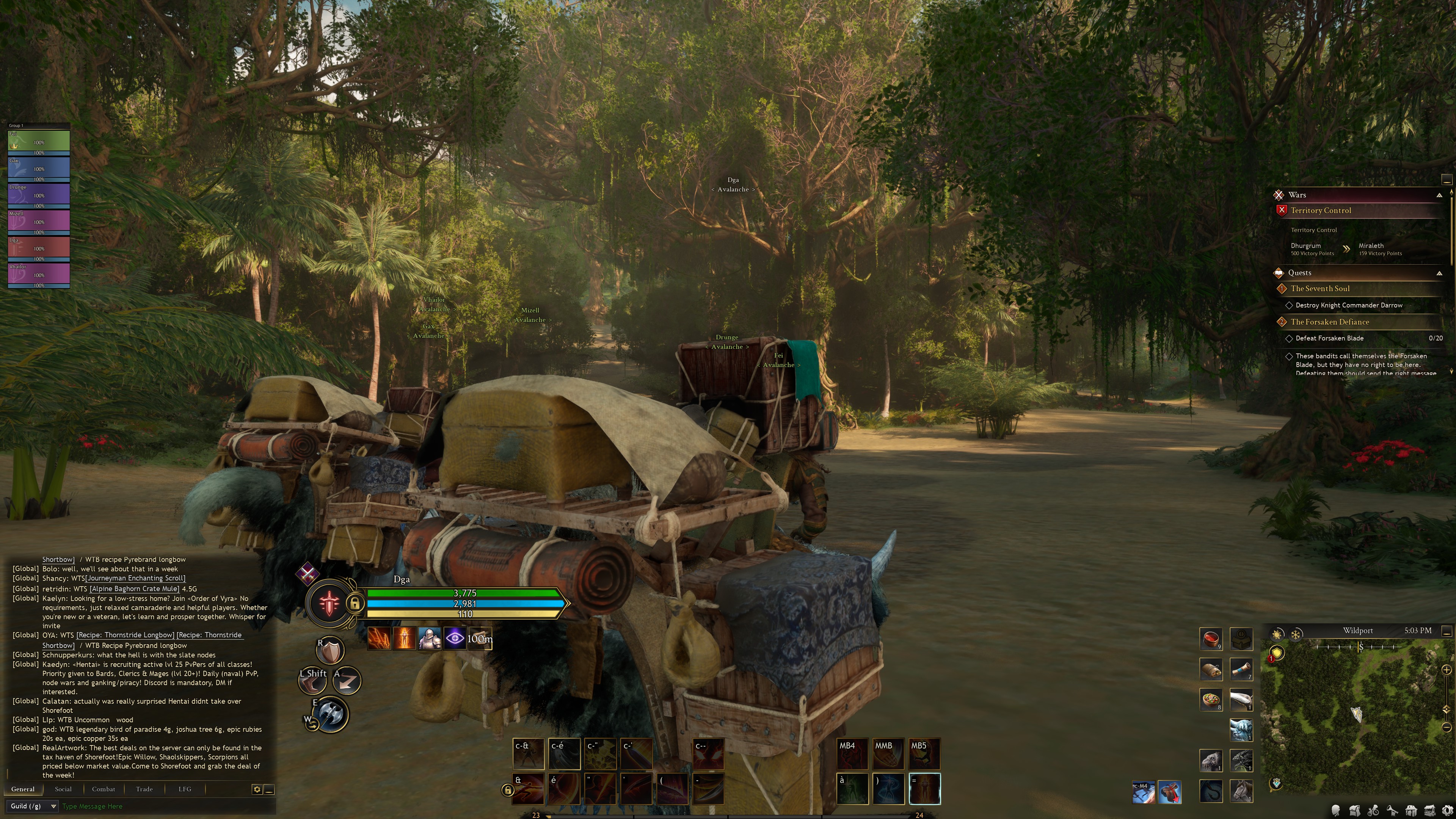
Task: Select The Seventh Soul quest entry
Action: click(1320, 289)
